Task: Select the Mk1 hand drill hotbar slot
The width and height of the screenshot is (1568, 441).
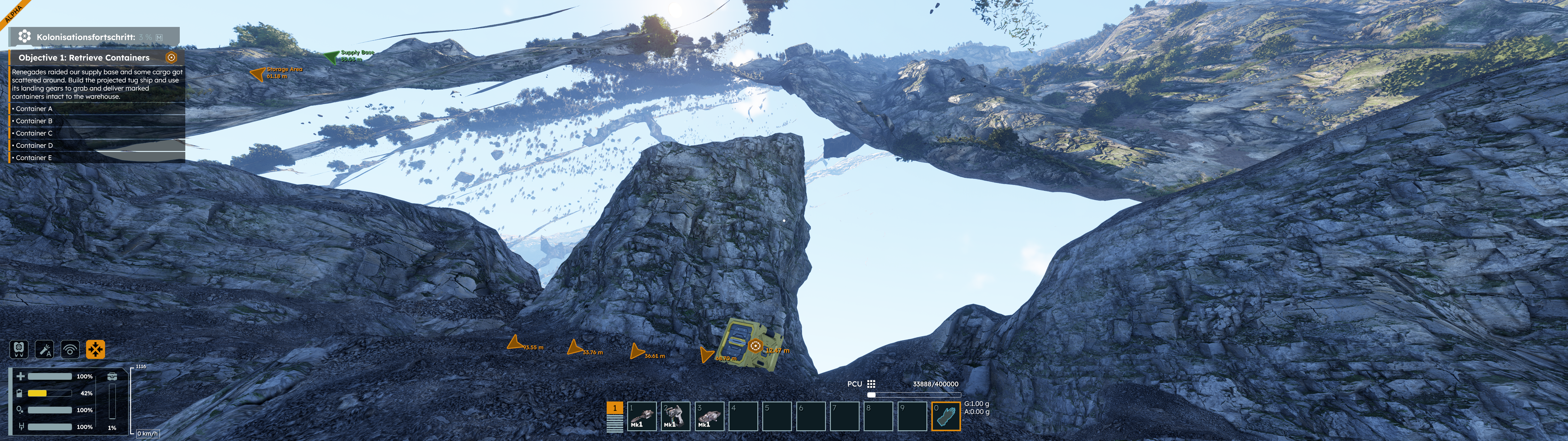Action: 642,416
